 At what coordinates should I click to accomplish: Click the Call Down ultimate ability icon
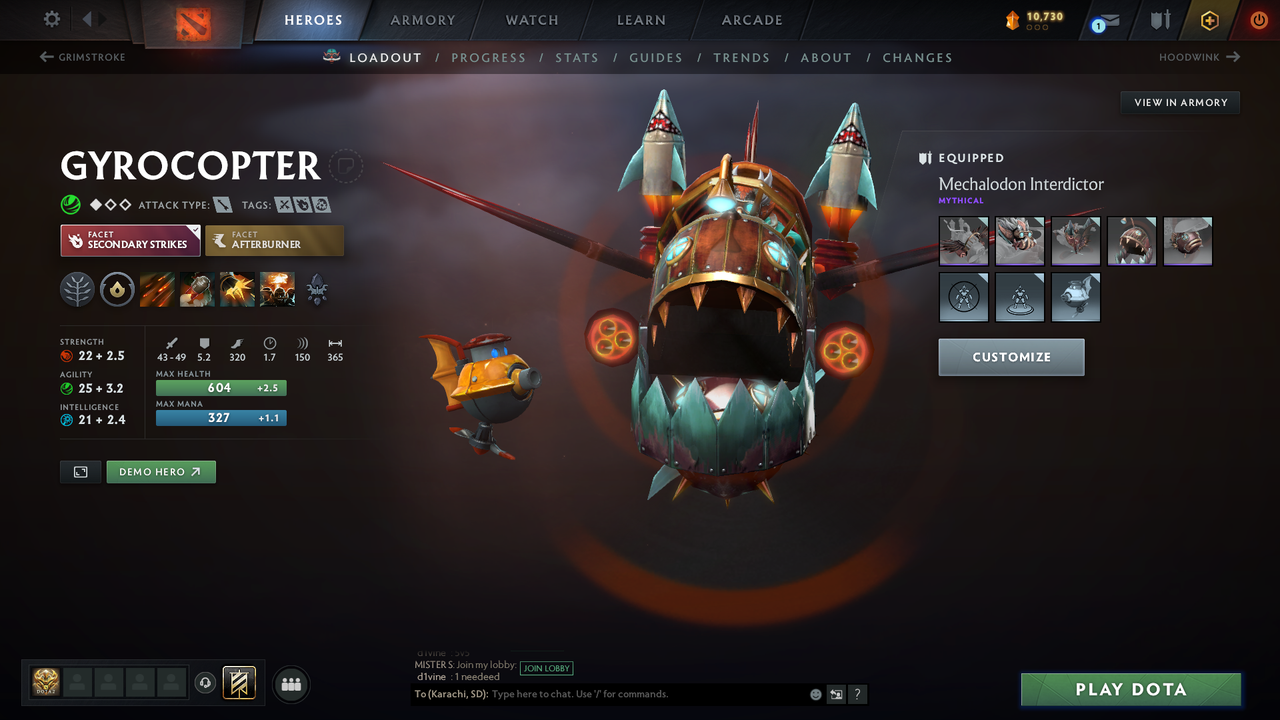[279, 289]
